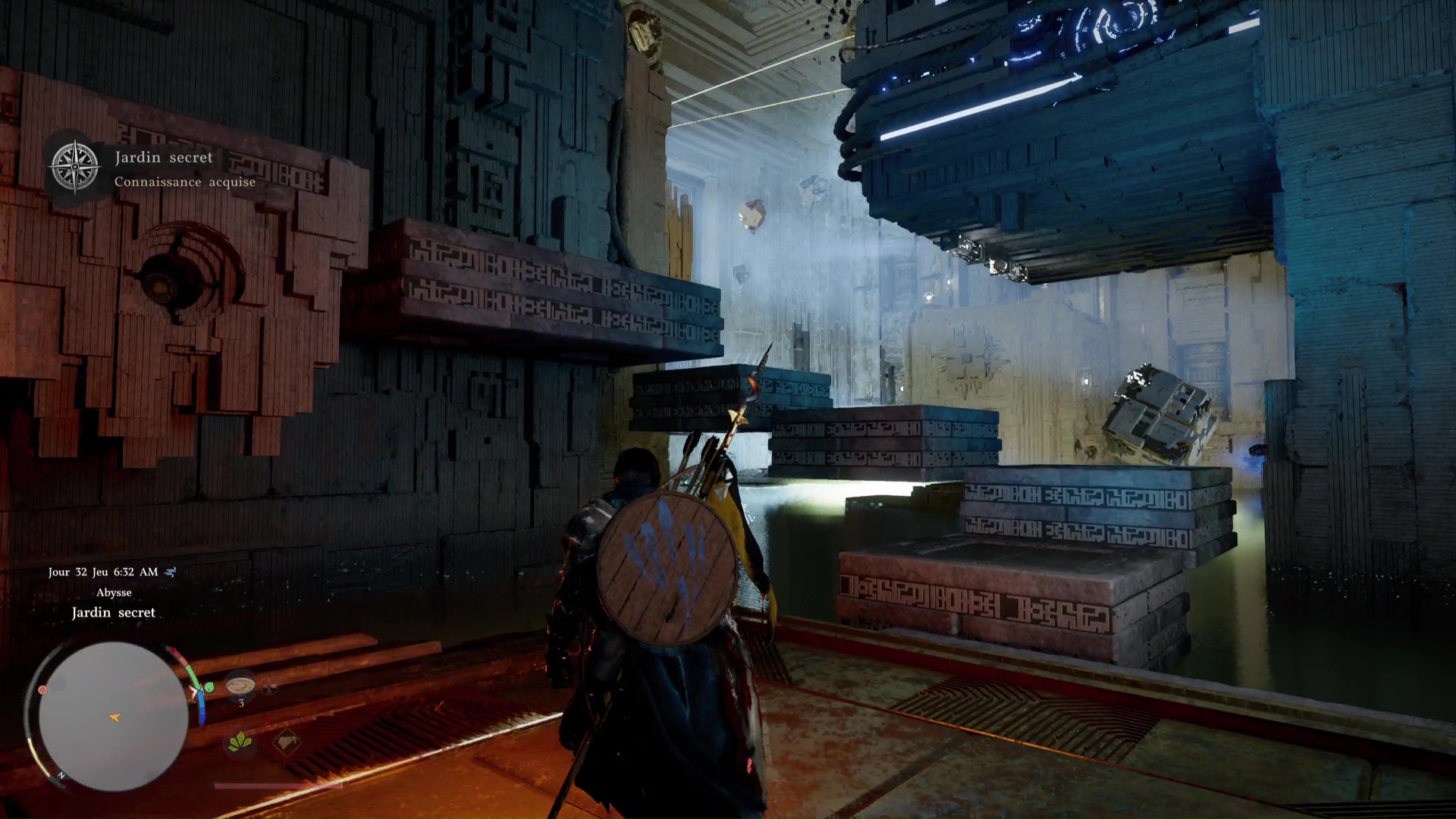Activate the green leaf skill icon

pyautogui.click(x=240, y=741)
